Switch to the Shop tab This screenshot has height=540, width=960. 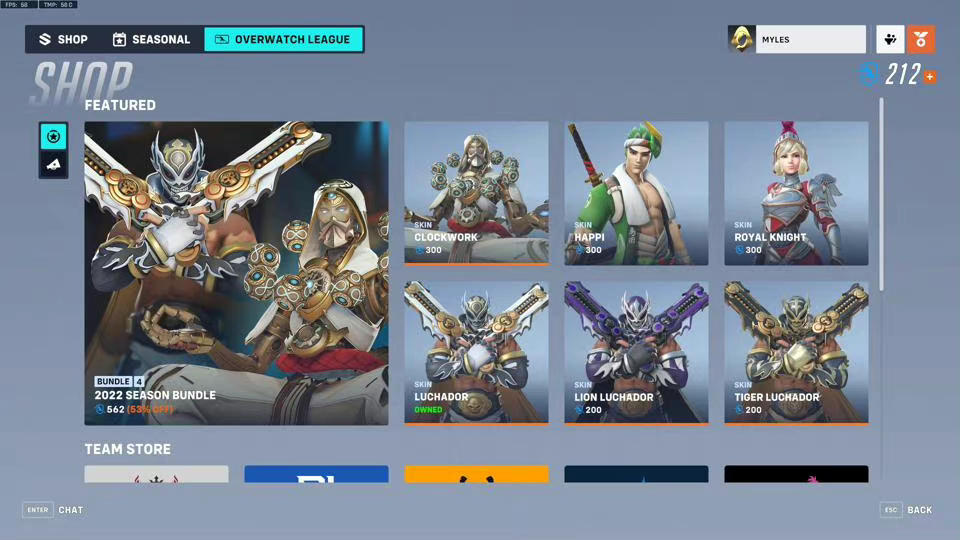pyautogui.click(x=63, y=40)
